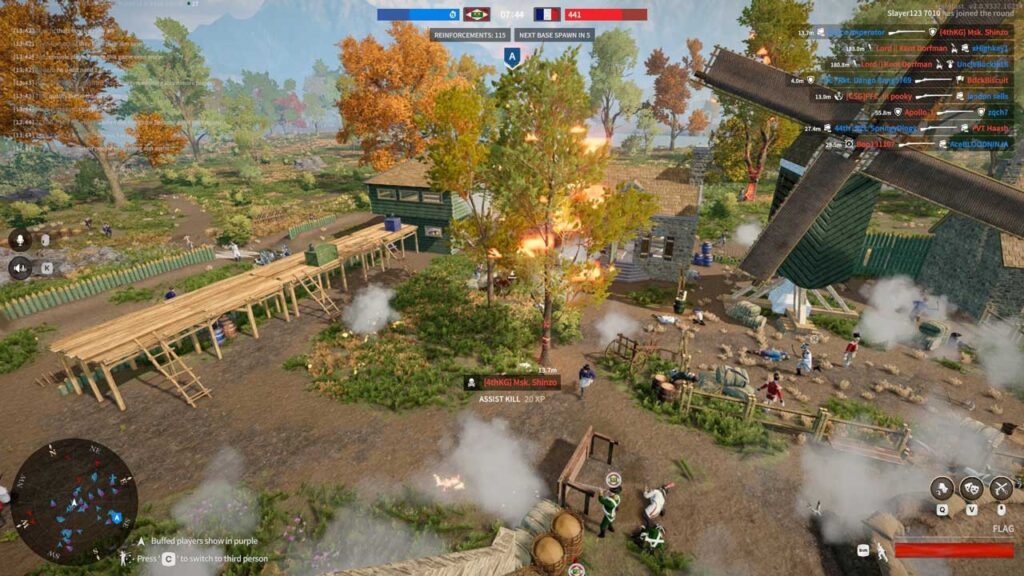Select the microphone voice chat icon
The height and width of the screenshot is (576, 1024).
(19, 239)
